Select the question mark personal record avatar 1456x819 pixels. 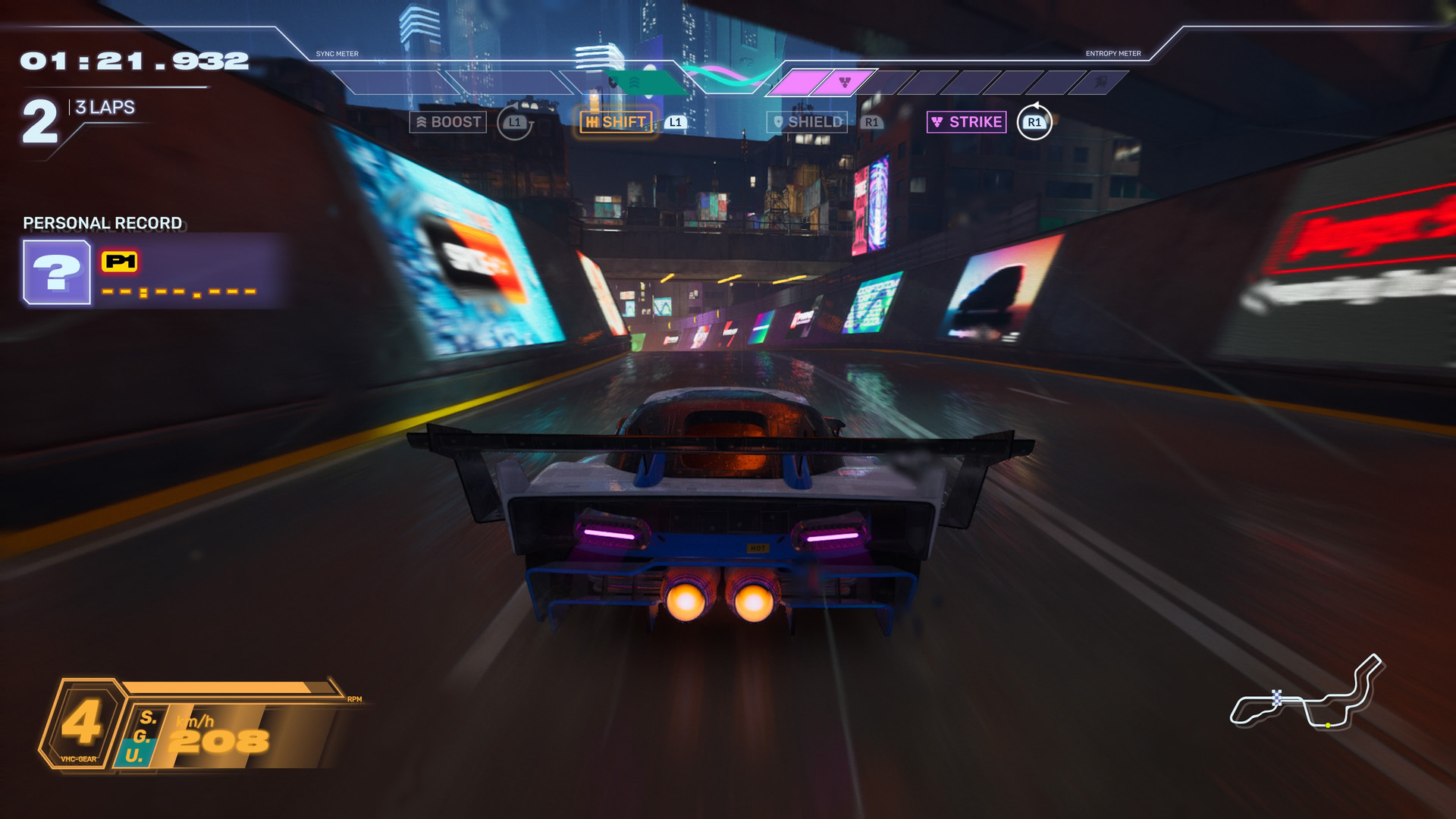coord(57,272)
